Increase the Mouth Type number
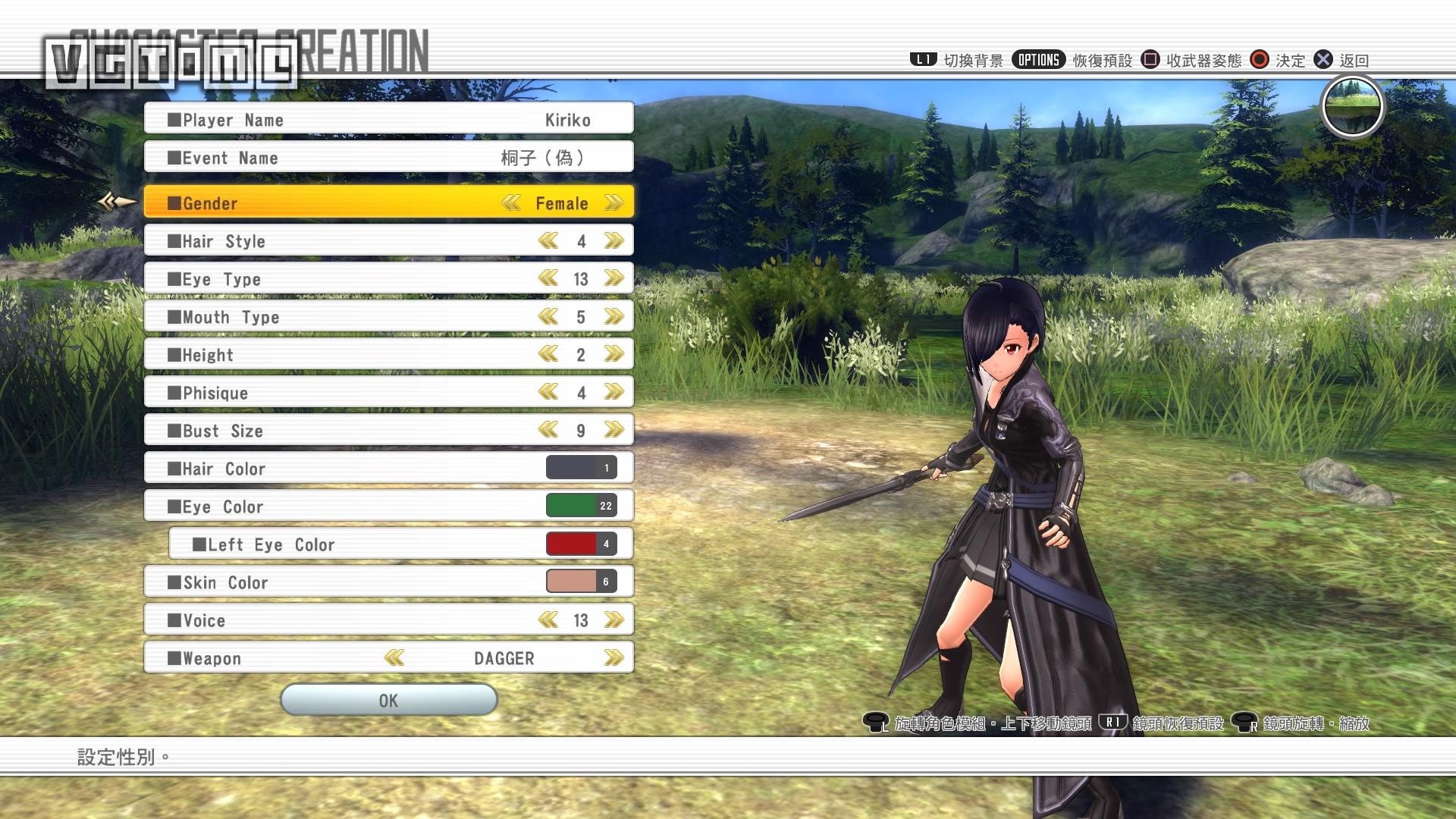This screenshot has height=819, width=1456. [x=613, y=317]
